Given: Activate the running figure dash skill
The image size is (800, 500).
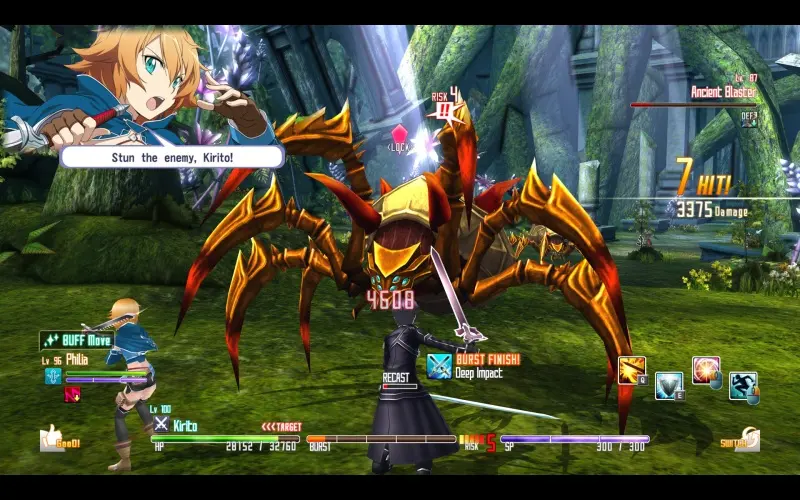Looking at the screenshot, I should click(x=742, y=385).
